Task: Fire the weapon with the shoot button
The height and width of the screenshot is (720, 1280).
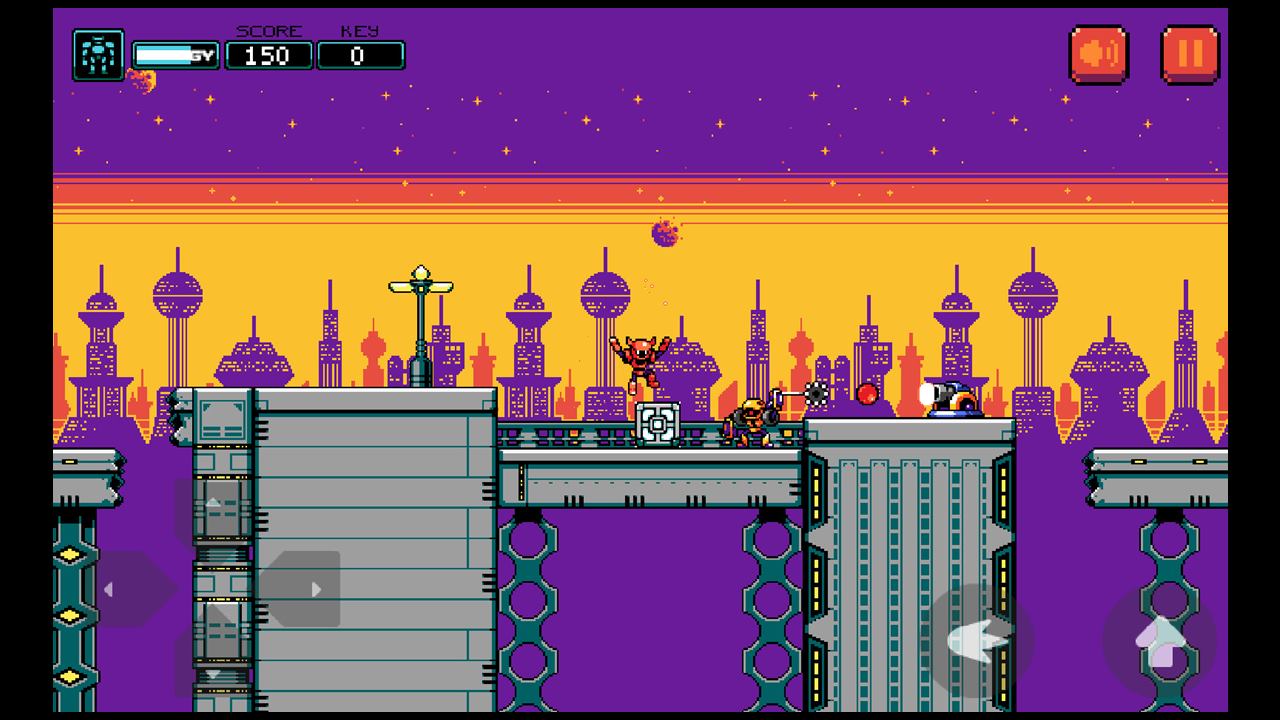Action: click(x=977, y=640)
